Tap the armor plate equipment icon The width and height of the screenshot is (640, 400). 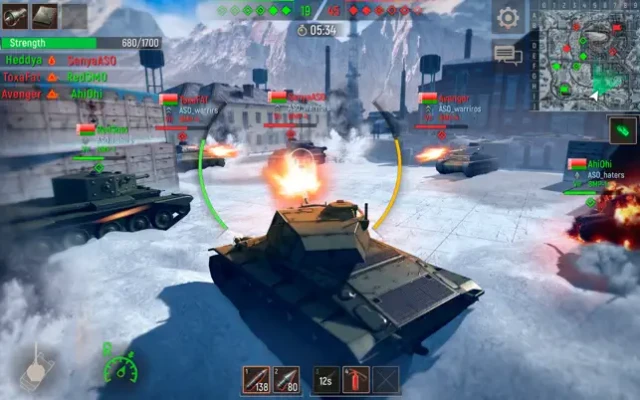[x=45, y=15]
